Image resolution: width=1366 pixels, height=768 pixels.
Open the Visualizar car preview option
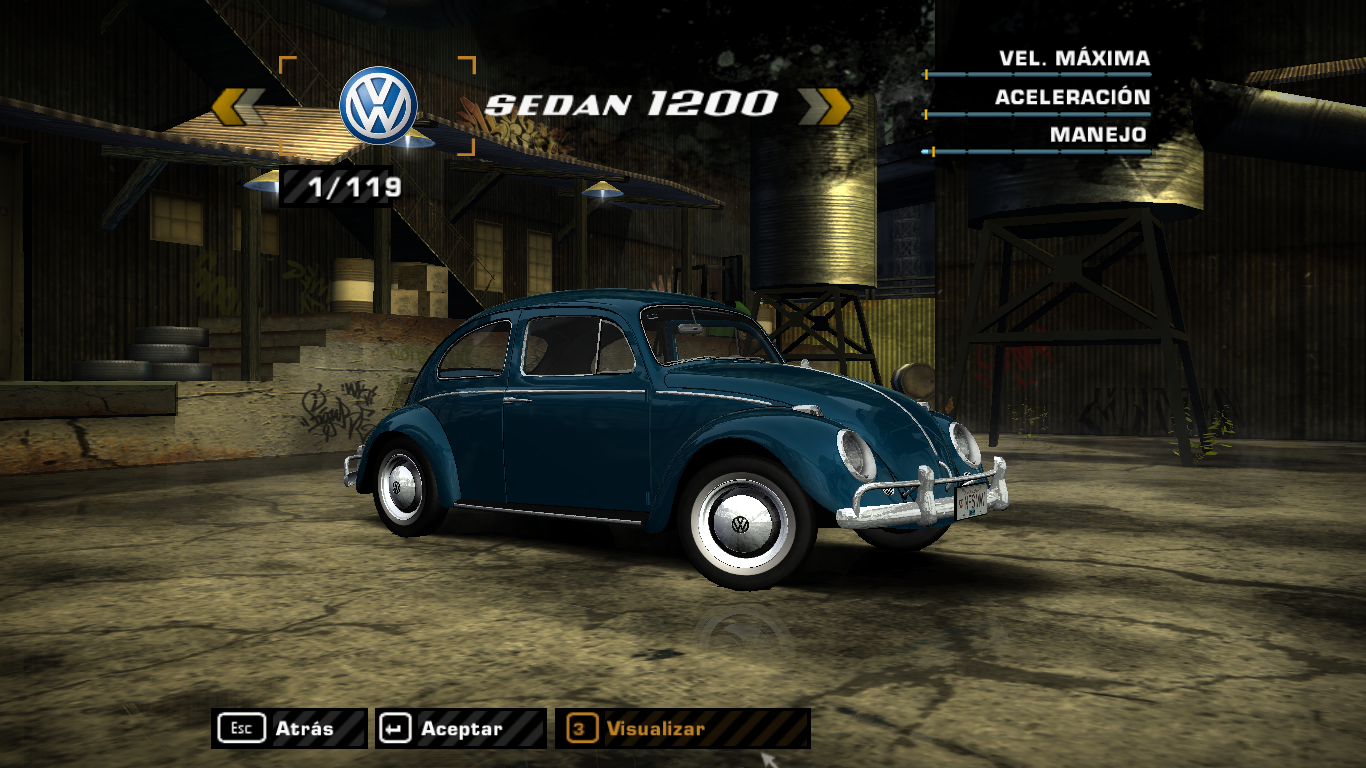(682, 729)
